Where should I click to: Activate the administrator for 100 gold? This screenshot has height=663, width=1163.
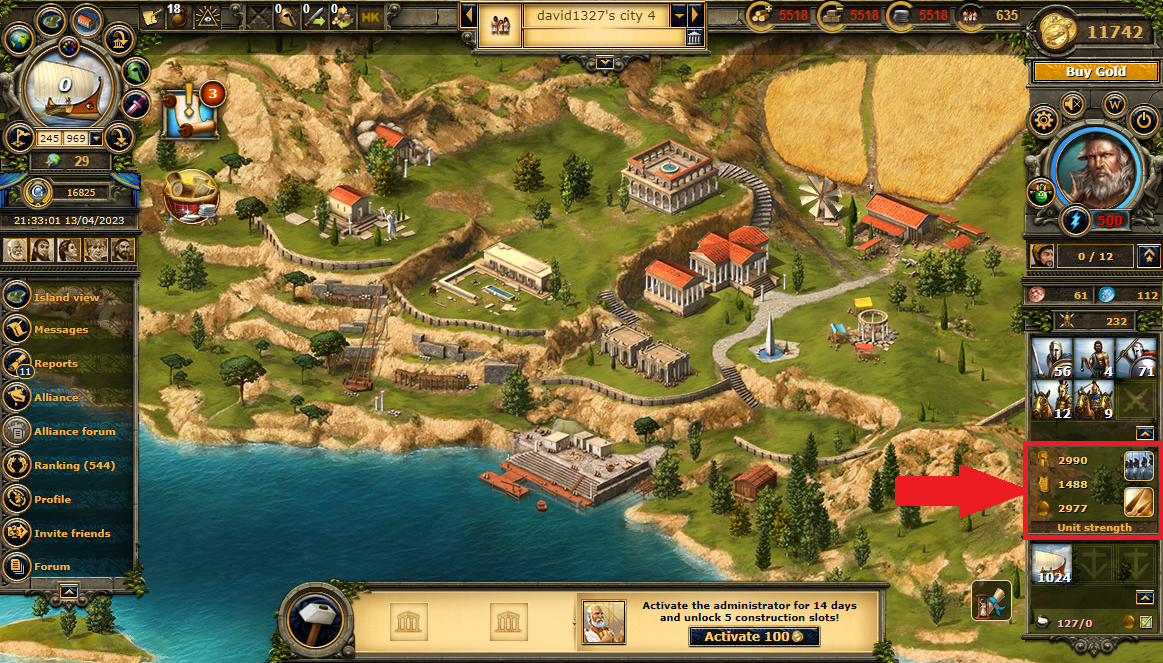pyautogui.click(x=754, y=637)
